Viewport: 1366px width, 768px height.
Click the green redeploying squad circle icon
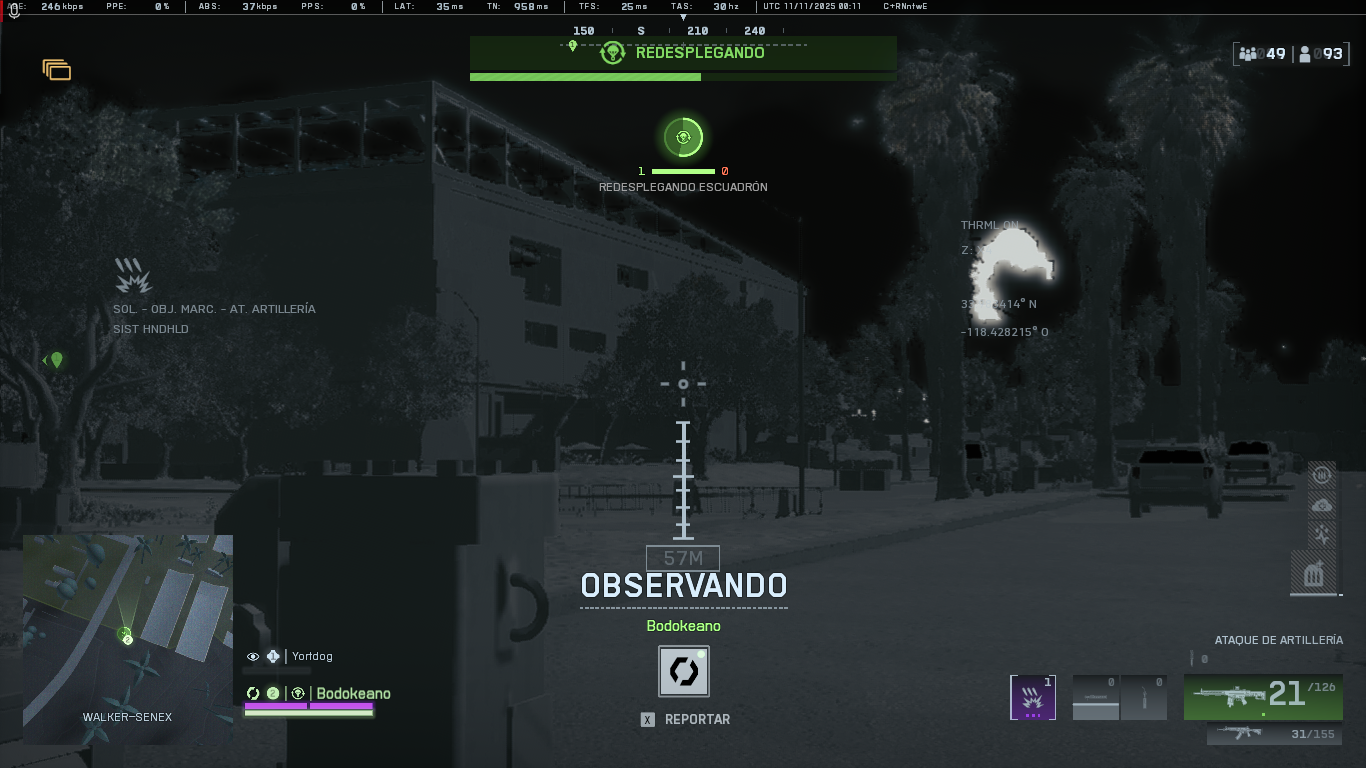tap(683, 138)
